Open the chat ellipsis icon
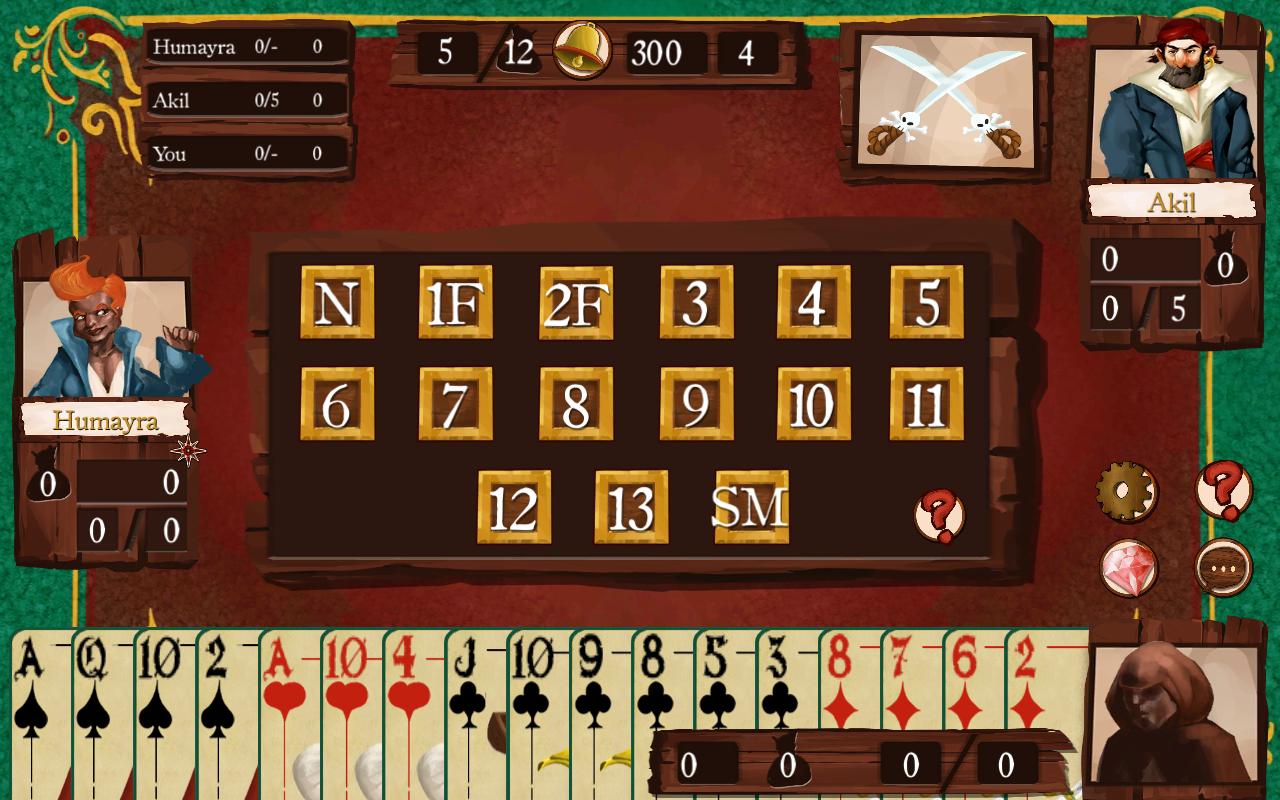Viewport: 1280px width, 800px height. pos(1222,565)
